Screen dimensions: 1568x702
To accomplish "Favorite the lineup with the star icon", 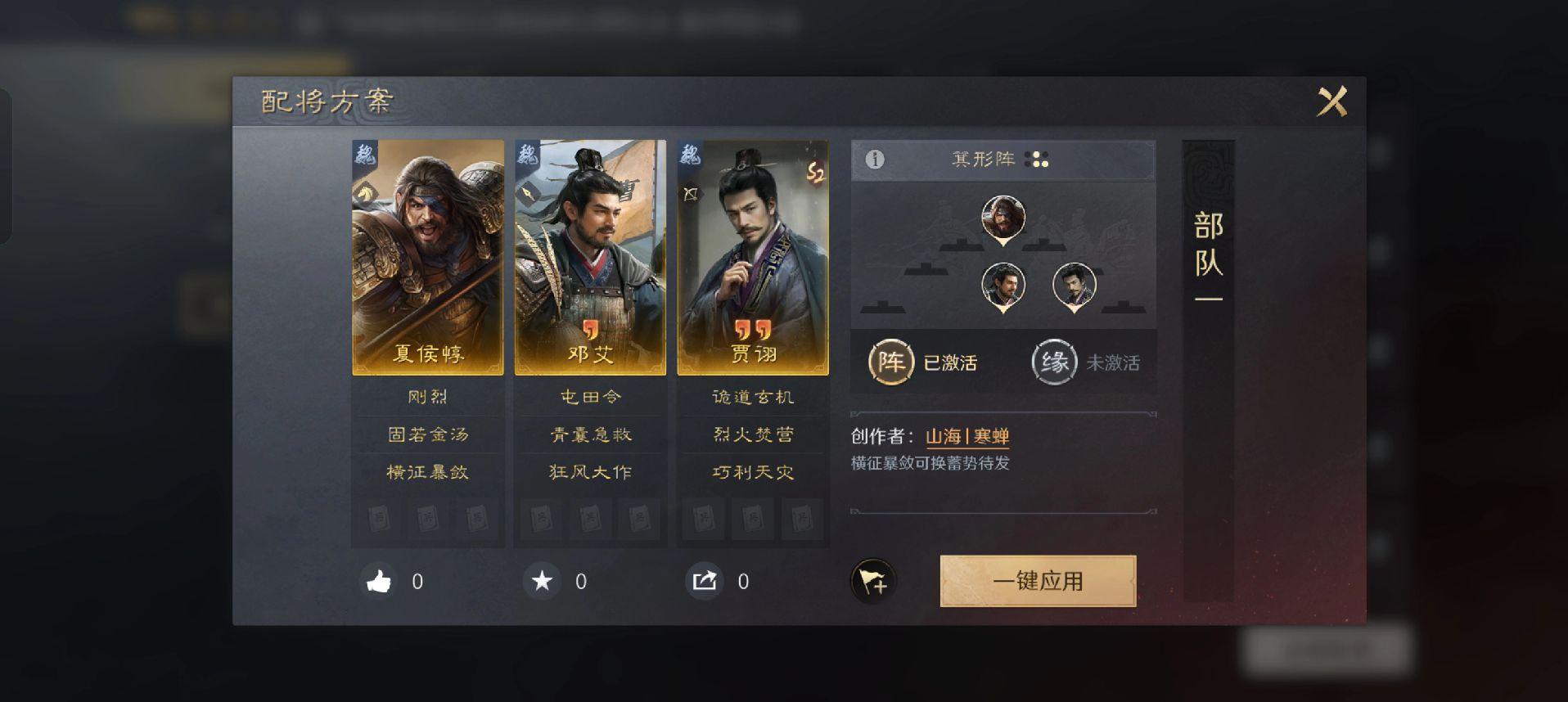I will [542, 582].
